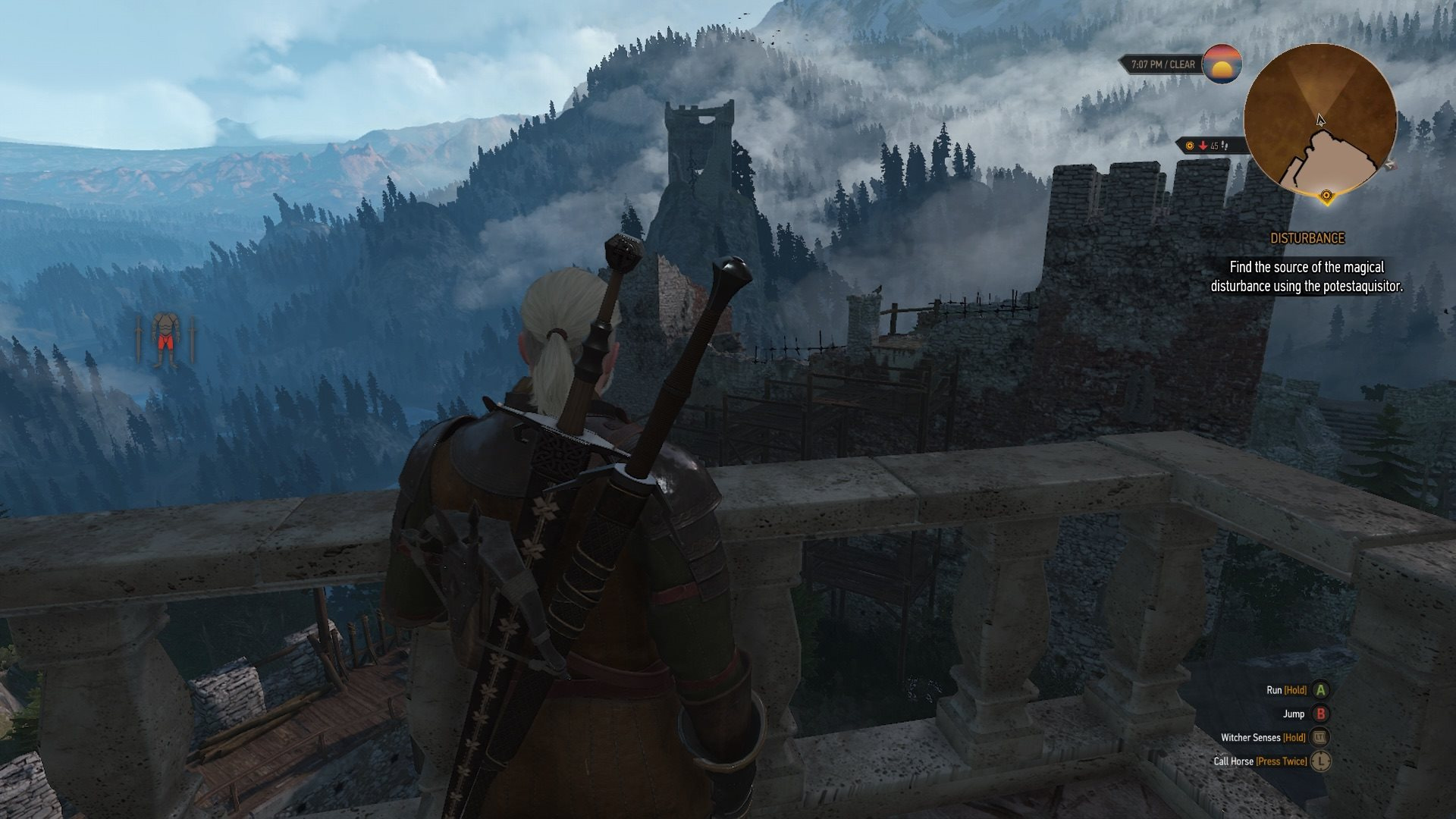Viewport: 1456px width, 819px height.
Task: Select the yellow quest marker on the minimap
Action: pos(1326,196)
